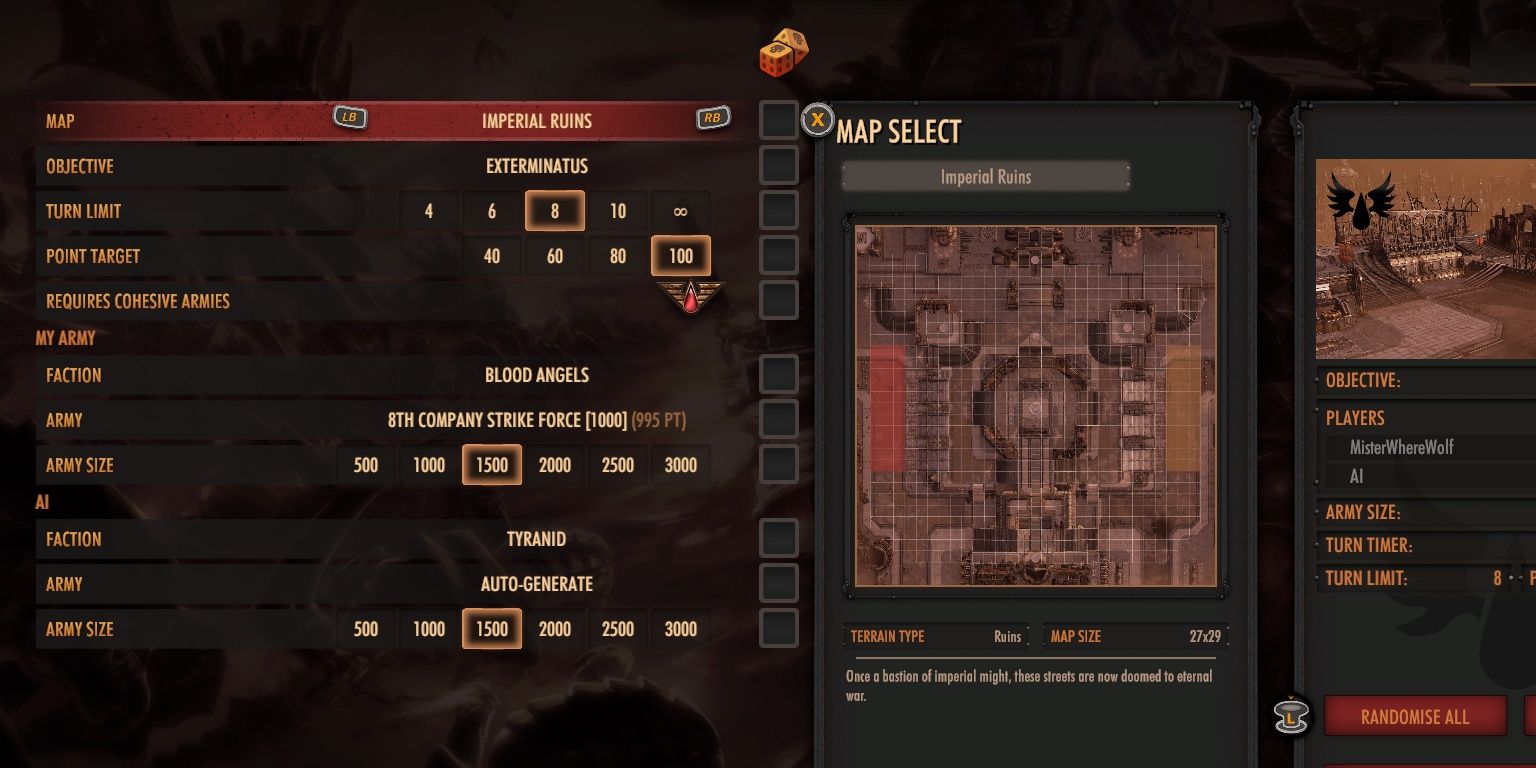The height and width of the screenshot is (768, 1536).
Task: Select the 8th Company Strike Force army
Action: tap(535, 420)
